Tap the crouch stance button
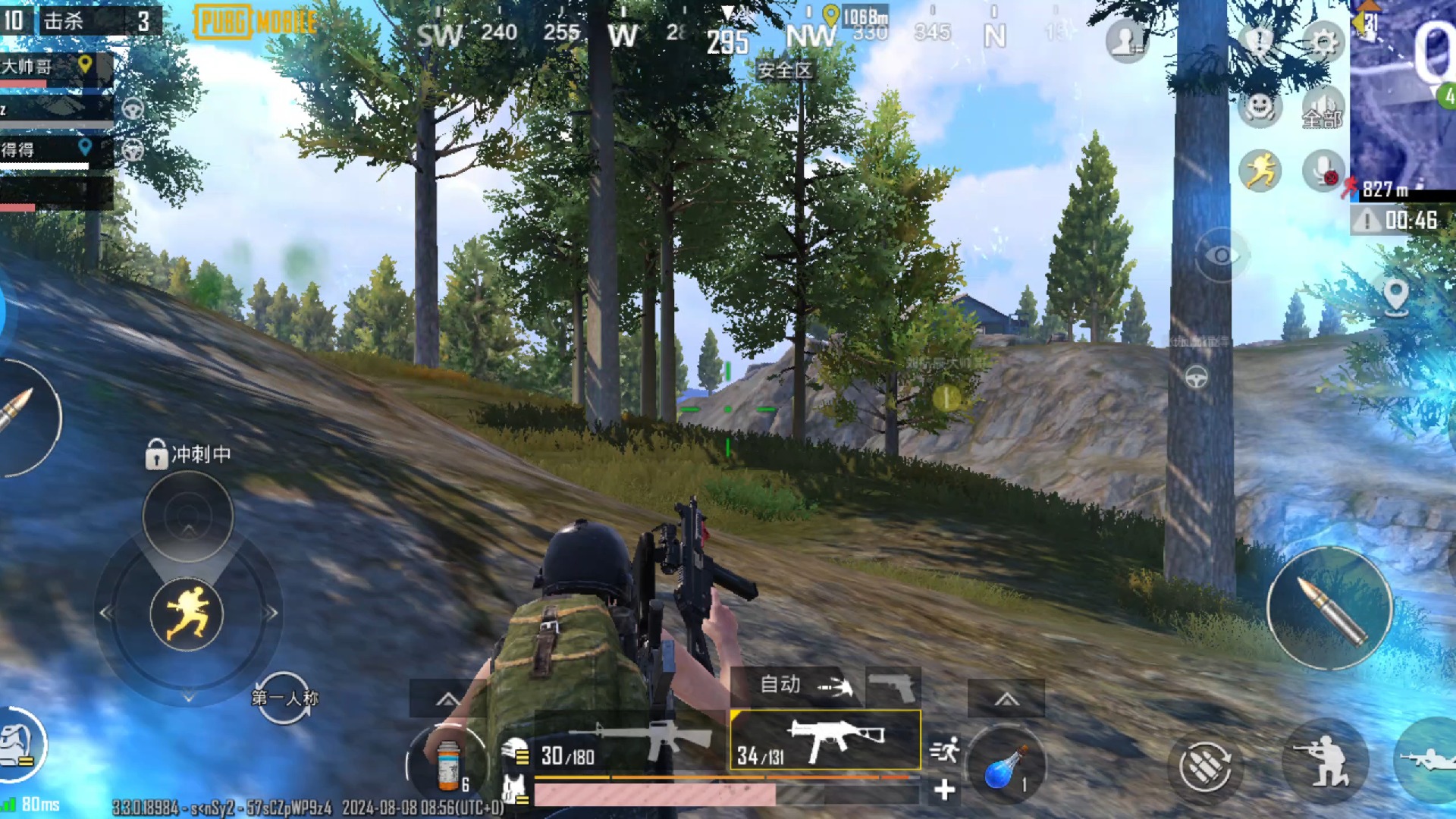The width and height of the screenshot is (1456, 819). (x=1325, y=761)
